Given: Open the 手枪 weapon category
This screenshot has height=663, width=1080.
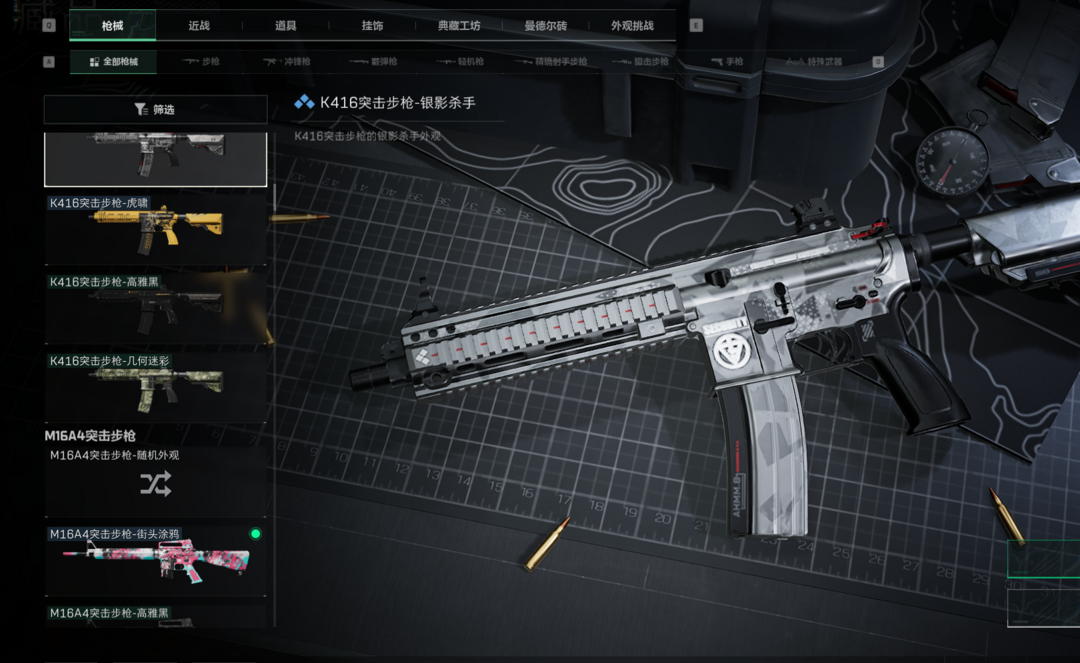Looking at the screenshot, I should (x=726, y=62).
